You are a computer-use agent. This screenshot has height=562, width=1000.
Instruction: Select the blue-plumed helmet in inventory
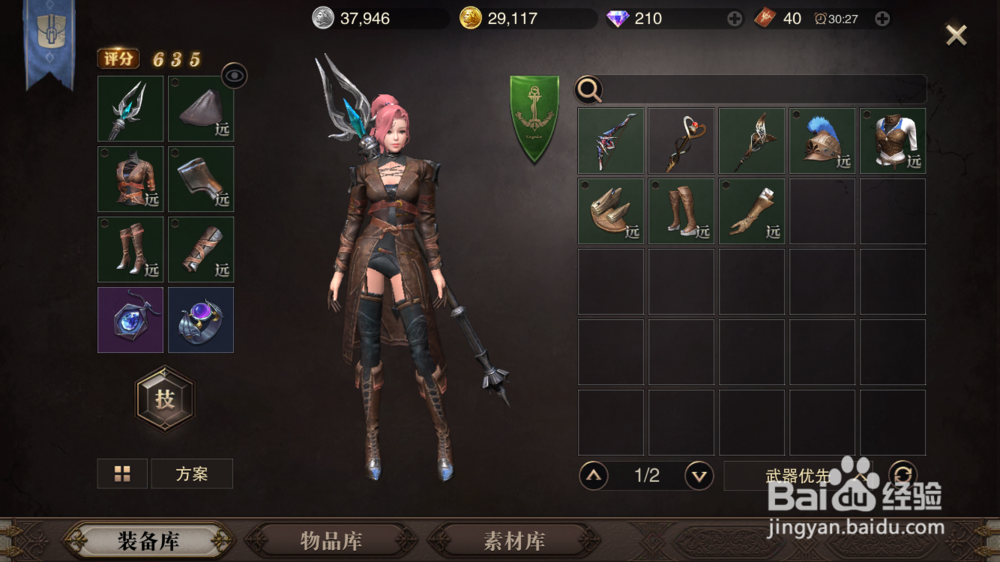[822, 141]
